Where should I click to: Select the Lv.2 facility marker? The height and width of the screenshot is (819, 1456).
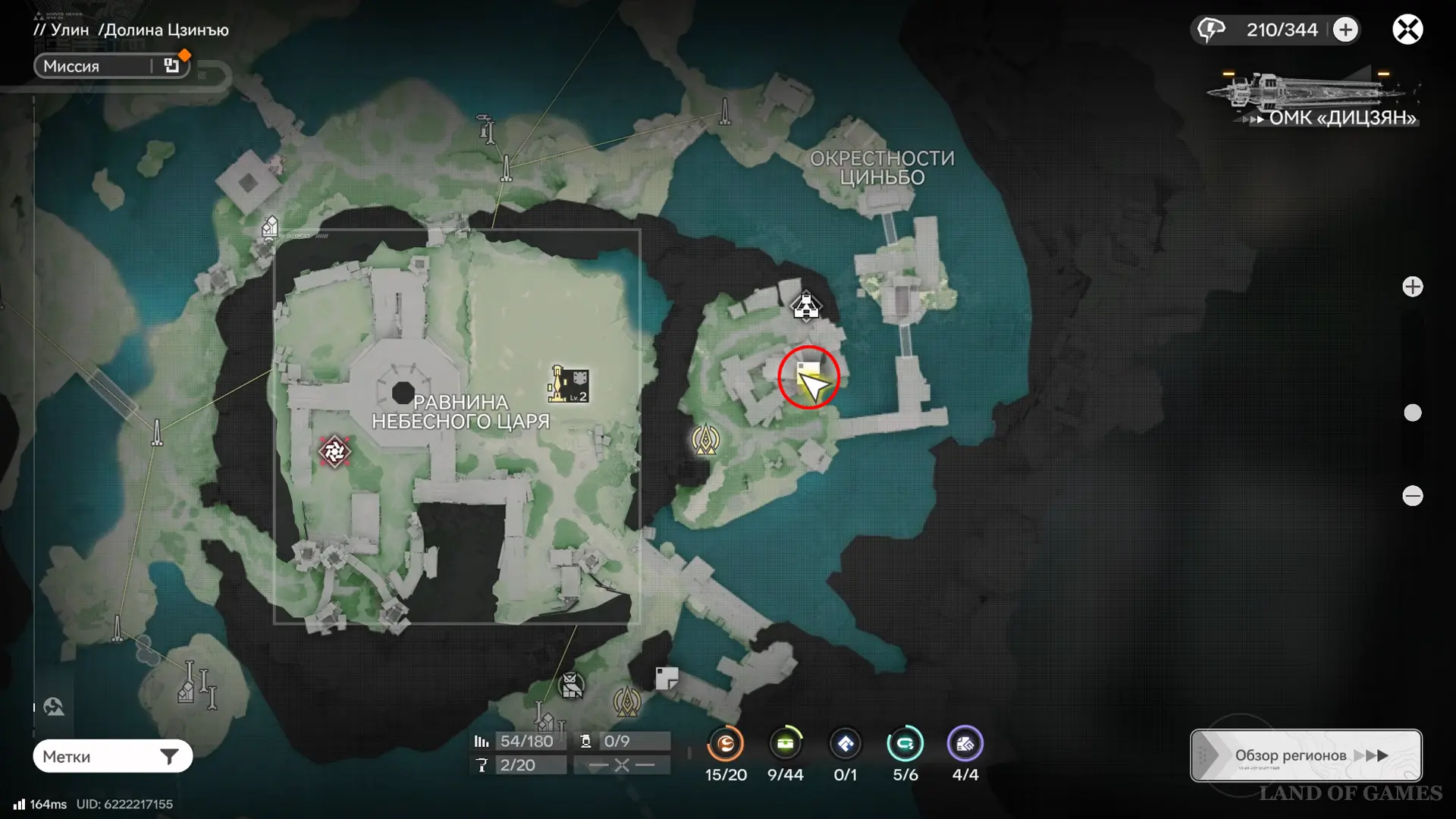[570, 384]
